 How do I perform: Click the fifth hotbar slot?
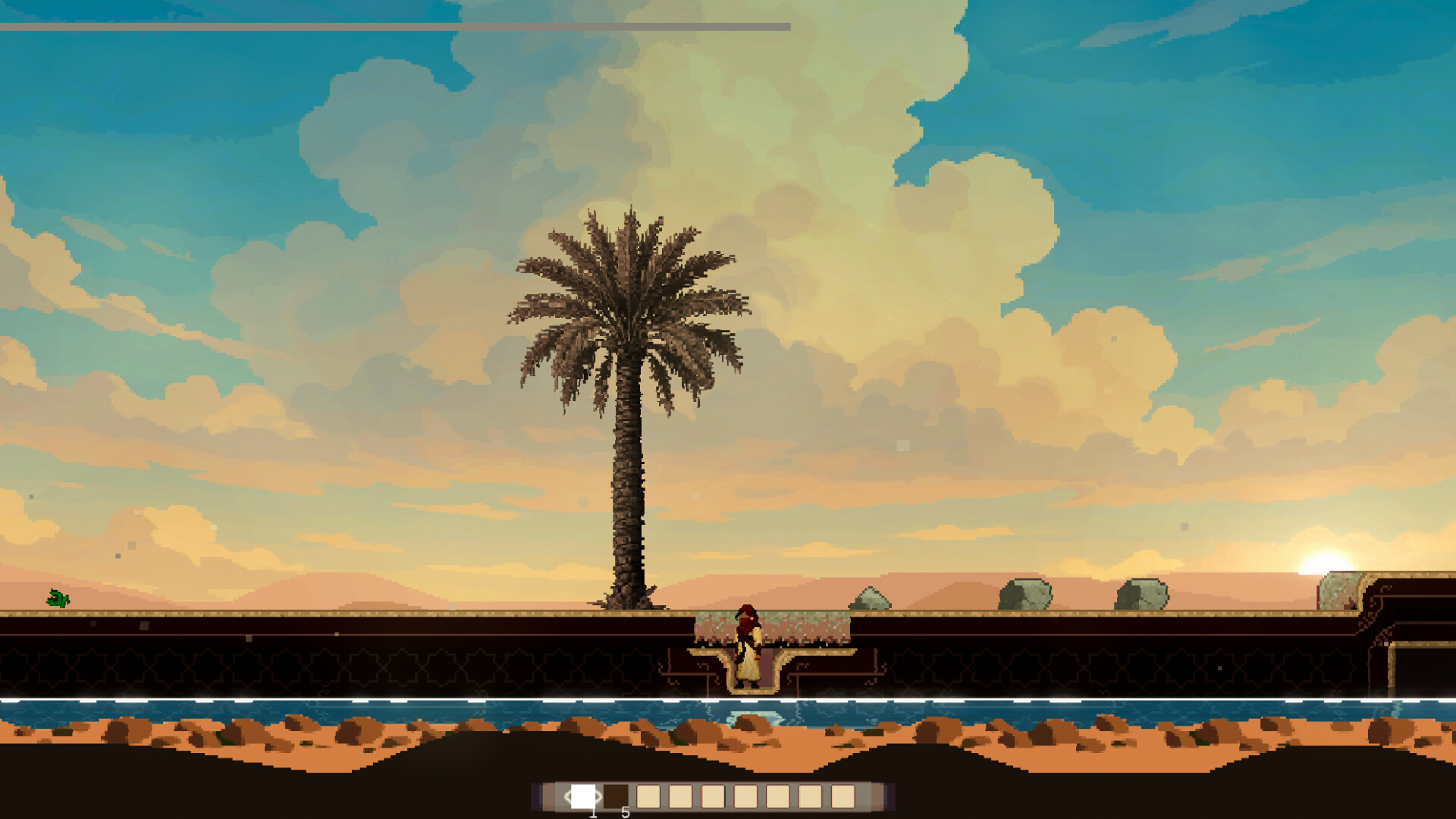tap(713, 796)
